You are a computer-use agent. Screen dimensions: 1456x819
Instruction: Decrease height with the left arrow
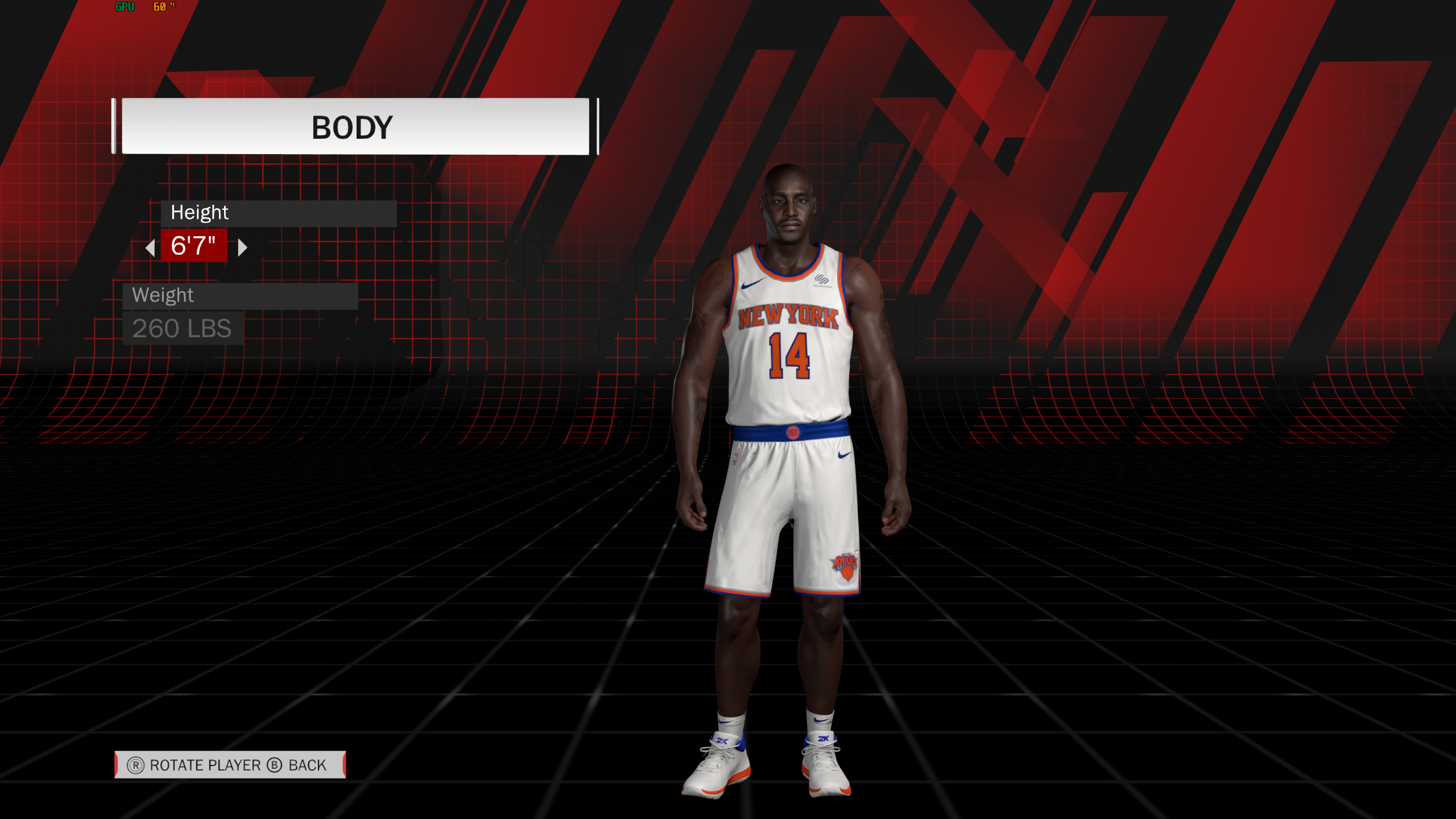151,247
